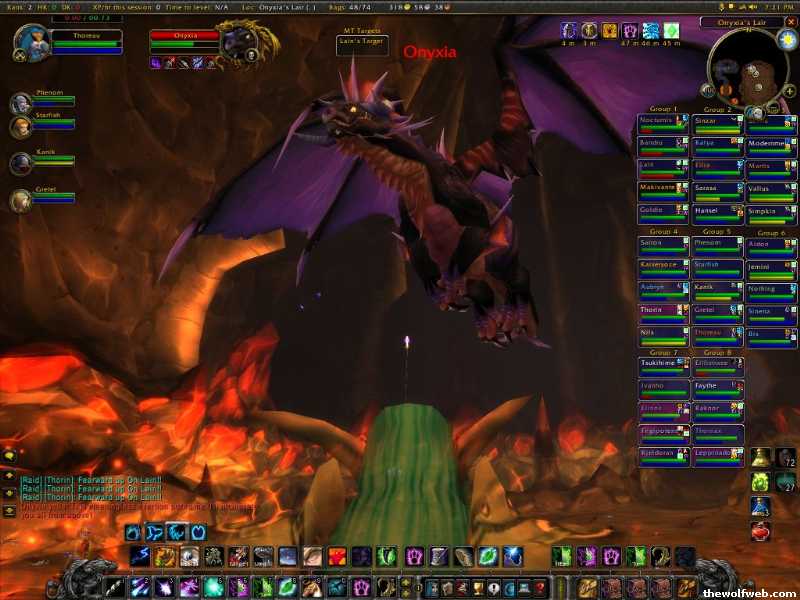Use the red health potion

[x=761, y=531]
